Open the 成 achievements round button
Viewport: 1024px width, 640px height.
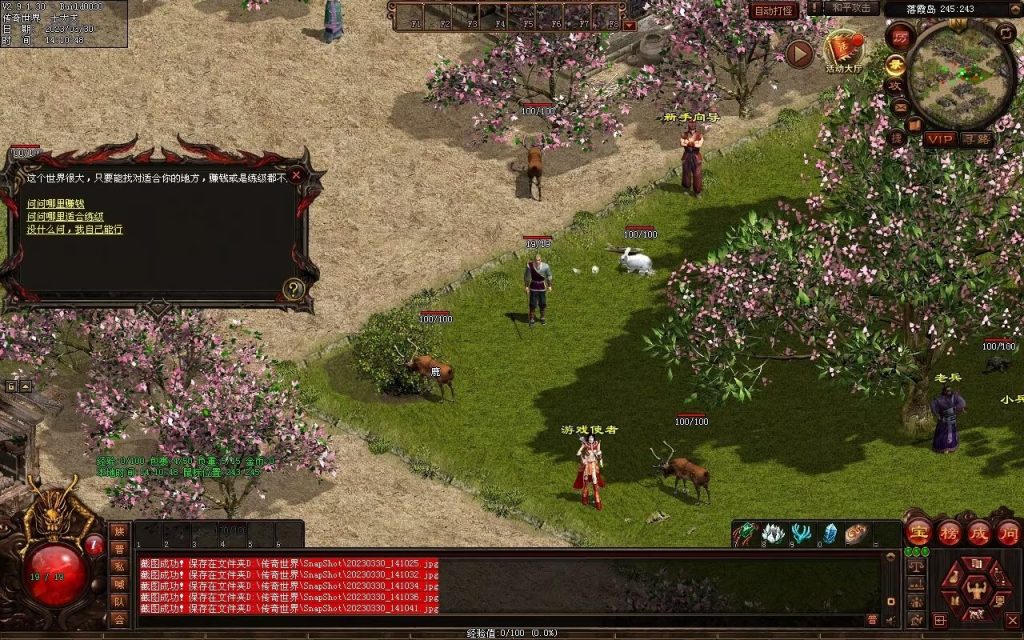coord(978,532)
